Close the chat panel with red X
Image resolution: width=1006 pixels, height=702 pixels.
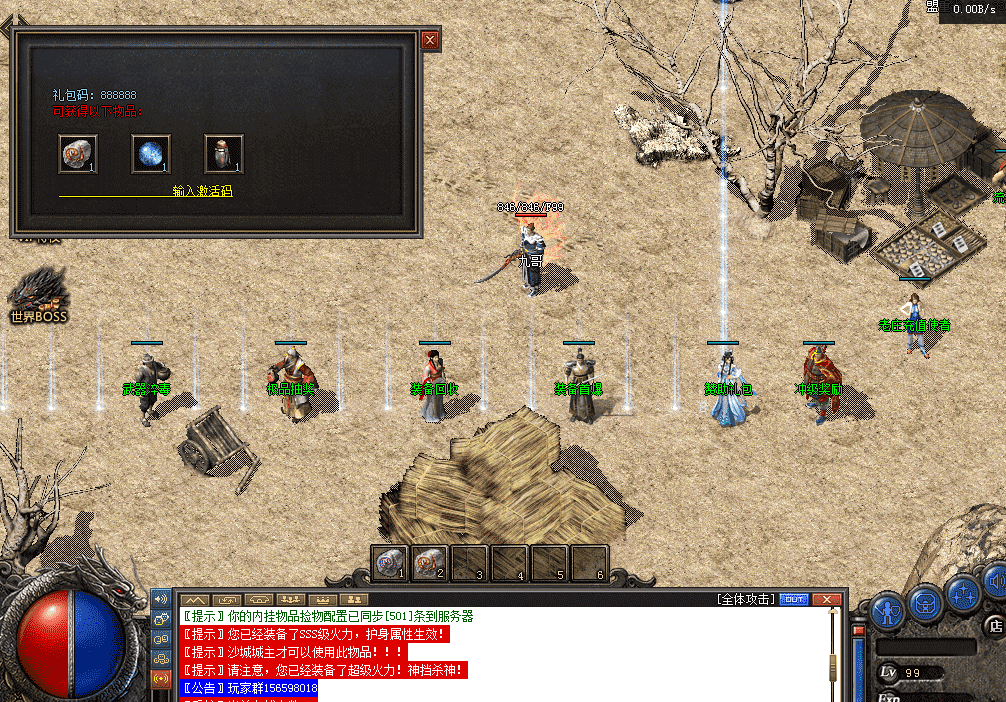pyautogui.click(x=826, y=599)
